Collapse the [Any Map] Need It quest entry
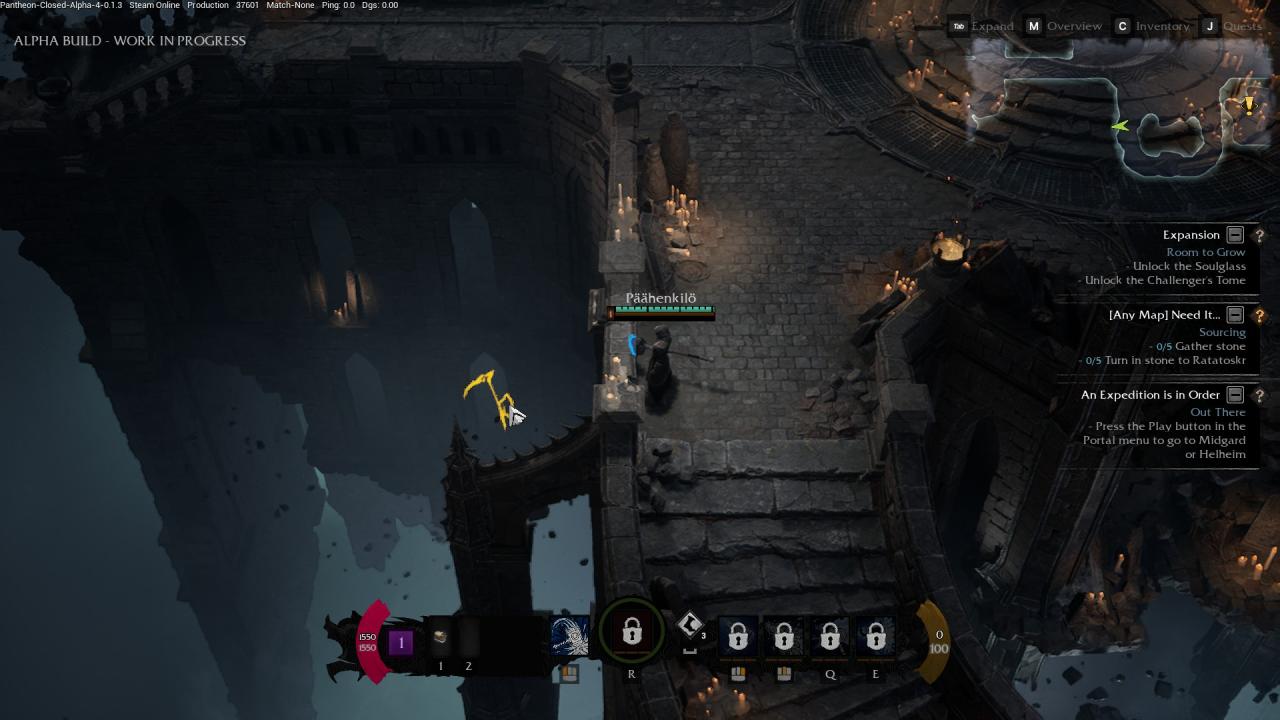Viewport: 1280px width, 720px height. [1235, 315]
